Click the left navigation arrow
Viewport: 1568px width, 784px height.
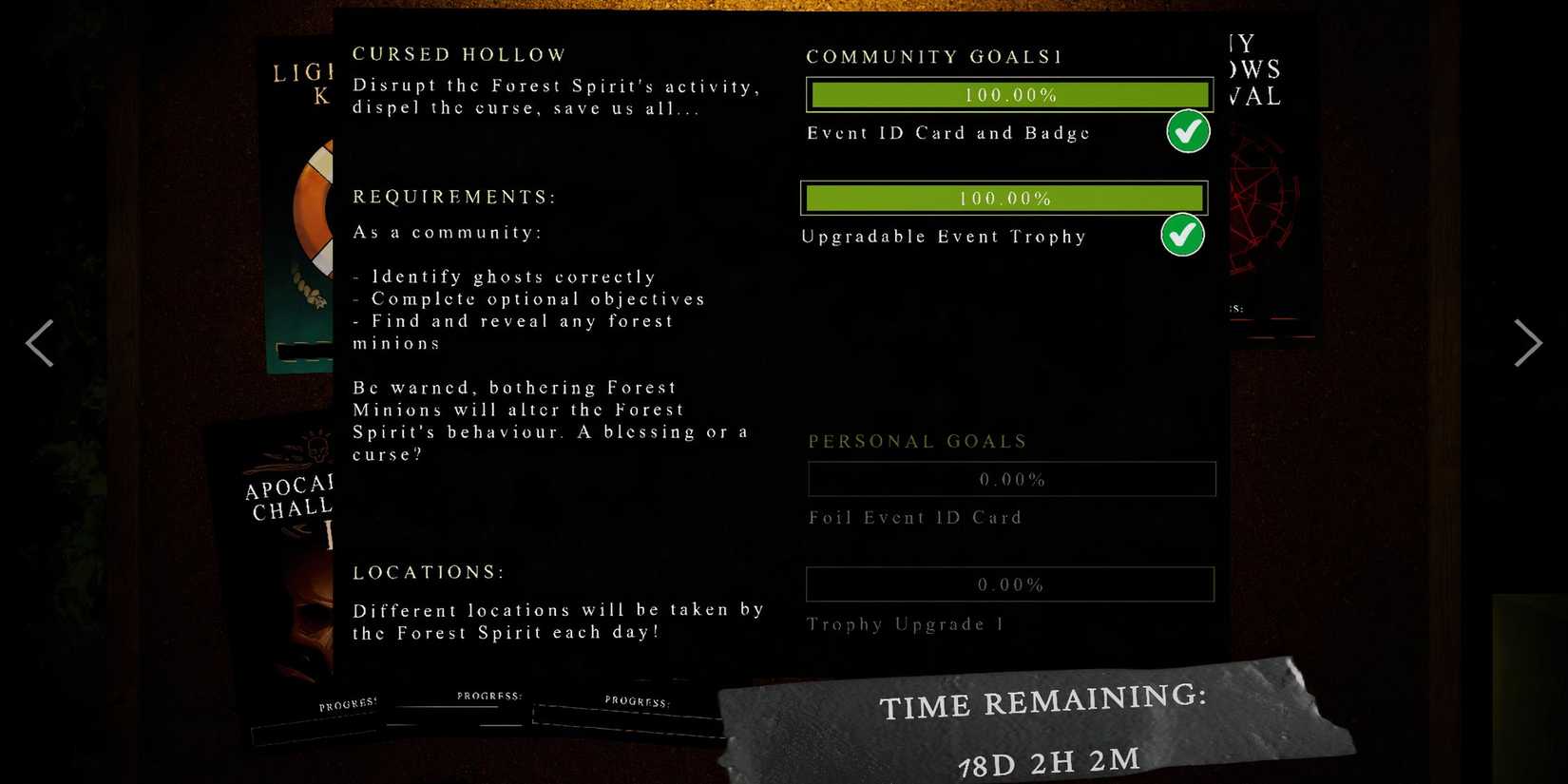point(41,343)
